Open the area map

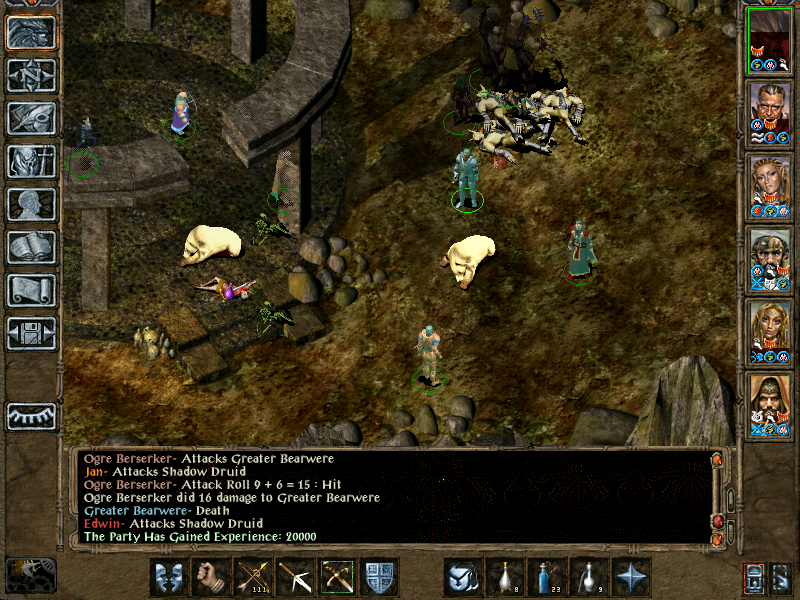[31, 76]
